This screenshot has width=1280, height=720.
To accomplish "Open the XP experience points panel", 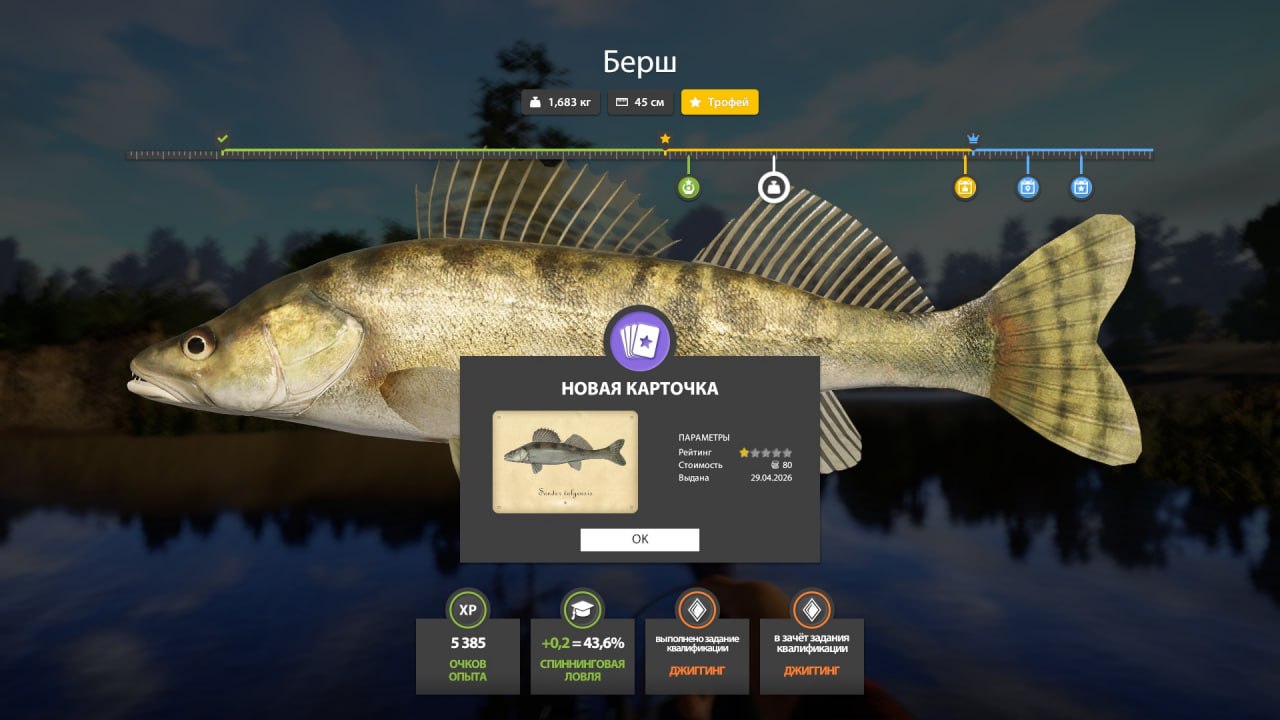I will (467, 655).
